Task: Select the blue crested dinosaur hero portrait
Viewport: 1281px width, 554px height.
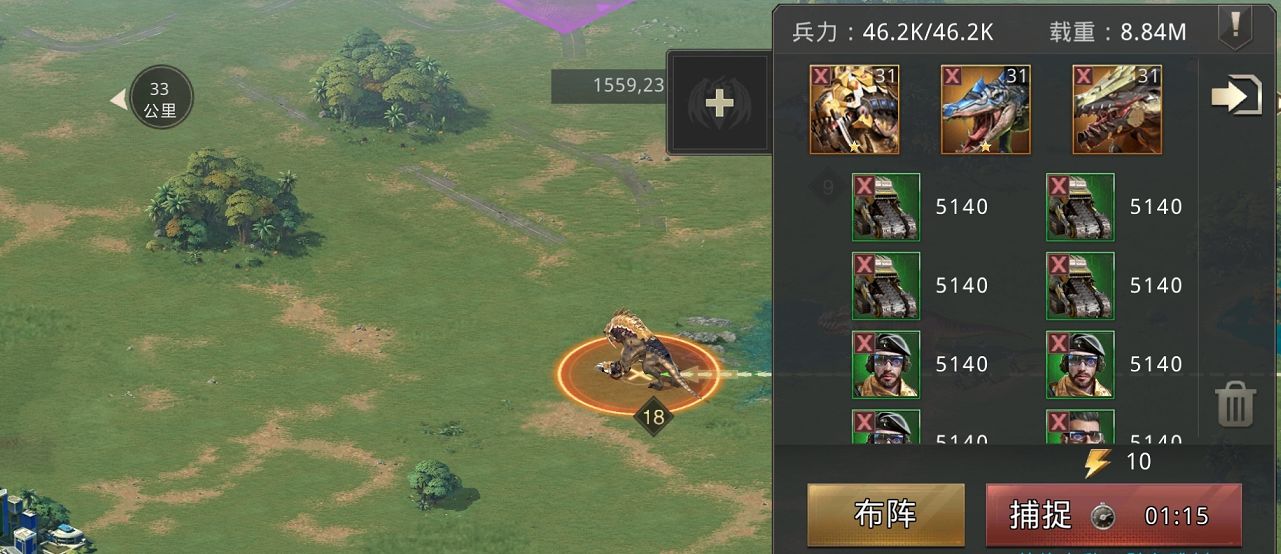Action: tap(985, 110)
